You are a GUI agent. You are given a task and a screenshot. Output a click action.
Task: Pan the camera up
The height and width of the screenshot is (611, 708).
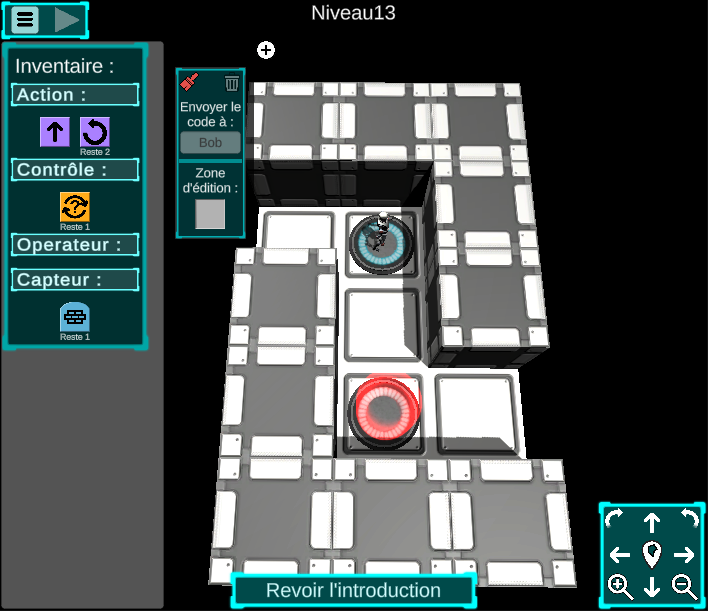click(652, 522)
